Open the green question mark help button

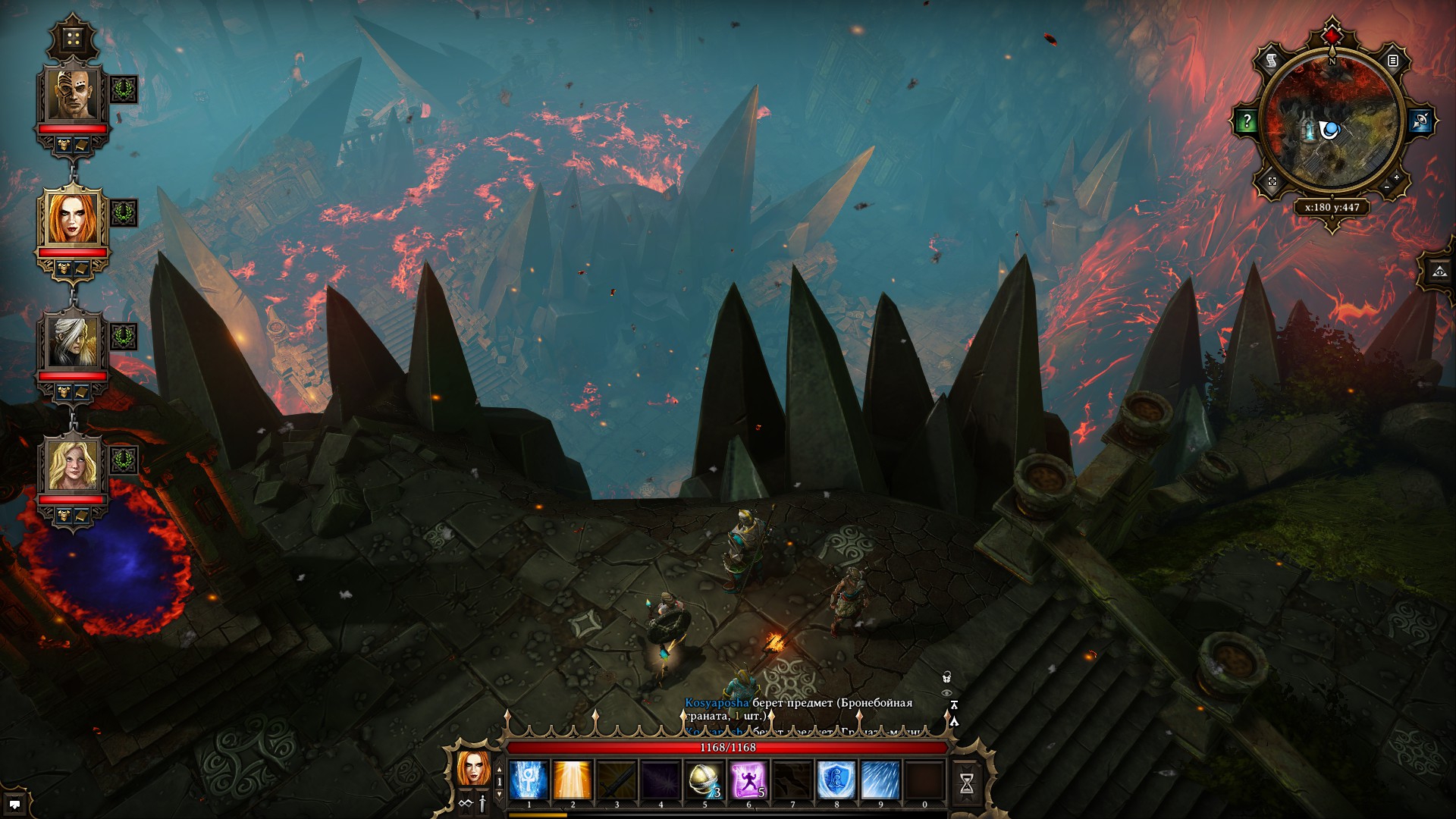coord(1247,121)
